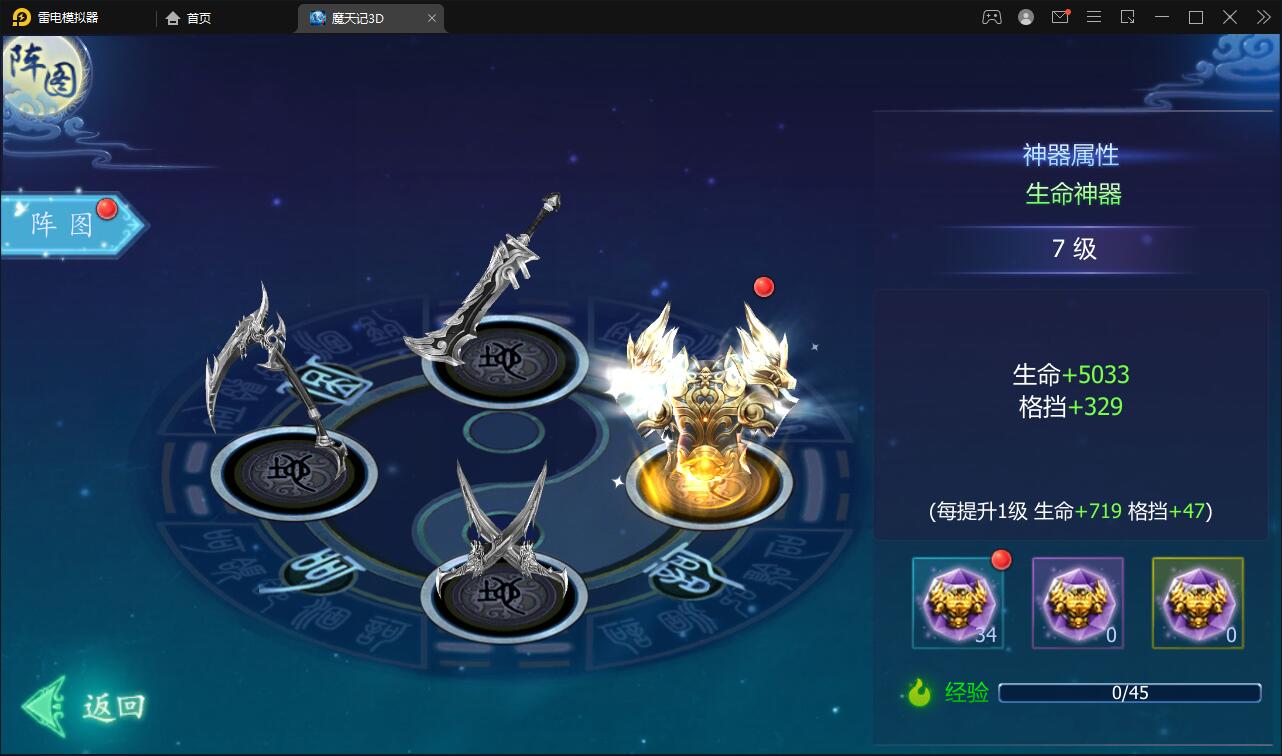
Task: Click the 7级 artifact level display
Action: coord(1071,249)
